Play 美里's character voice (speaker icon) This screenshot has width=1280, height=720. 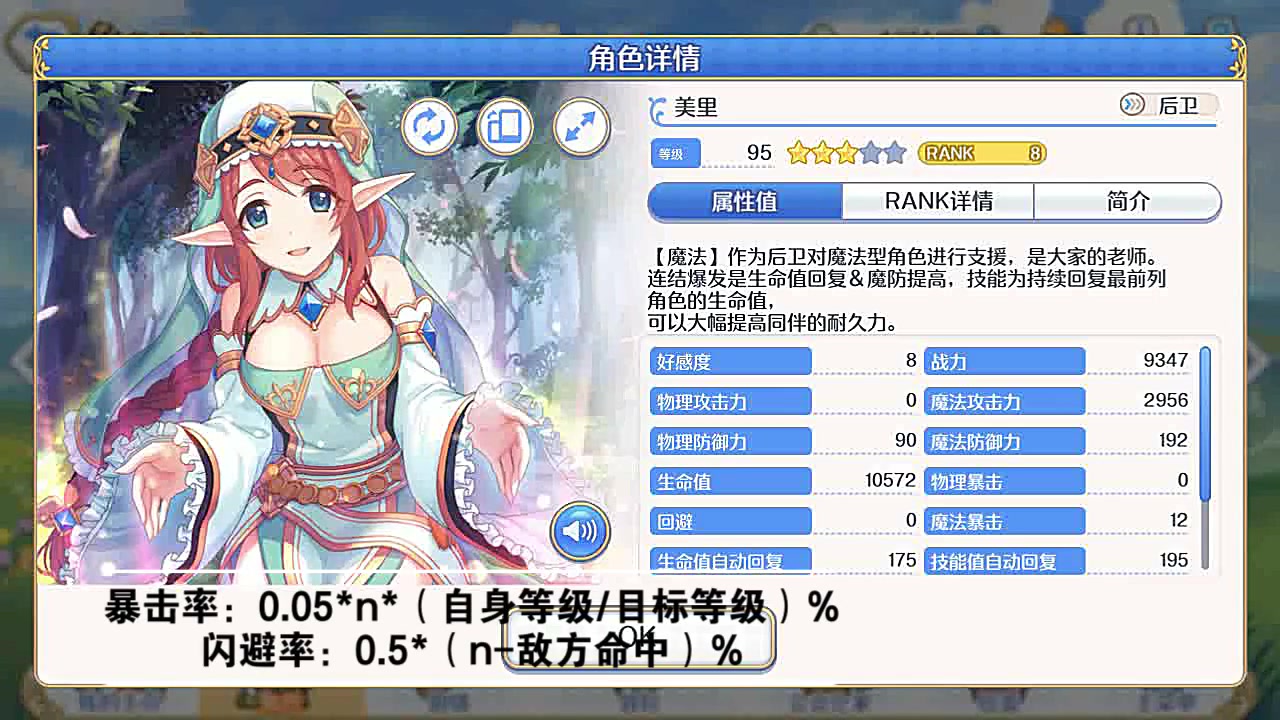[x=581, y=531]
